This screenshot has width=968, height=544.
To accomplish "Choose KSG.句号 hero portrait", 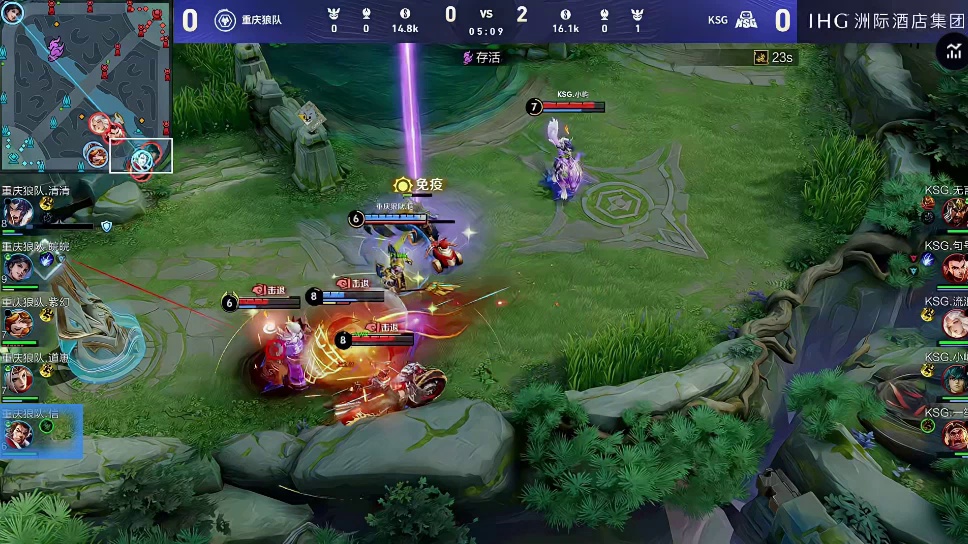I will point(953,267).
